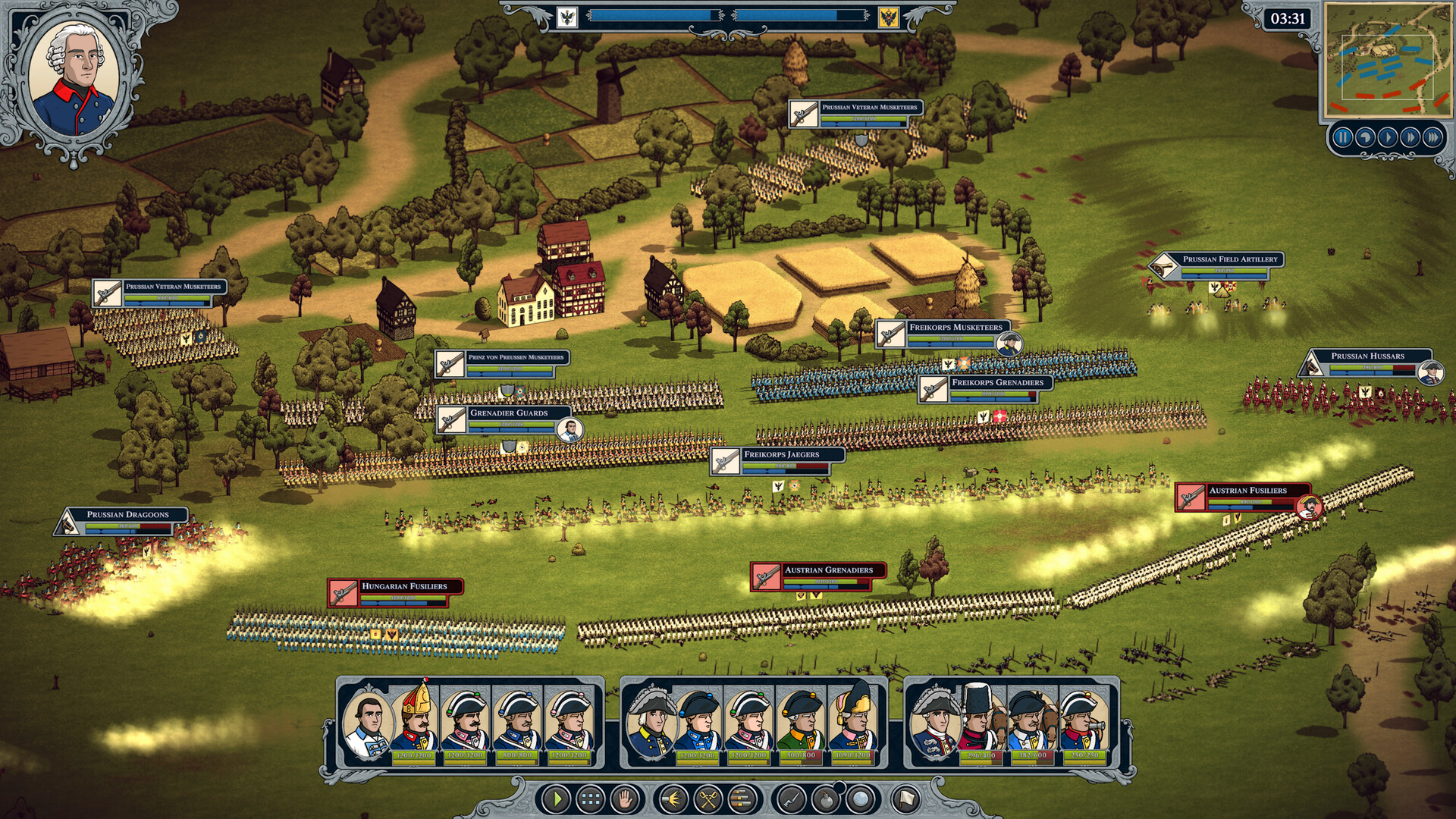Select the golden mitre grenadier unit portrait
The width and height of the screenshot is (1456, 819).
(x=415, y=720)
